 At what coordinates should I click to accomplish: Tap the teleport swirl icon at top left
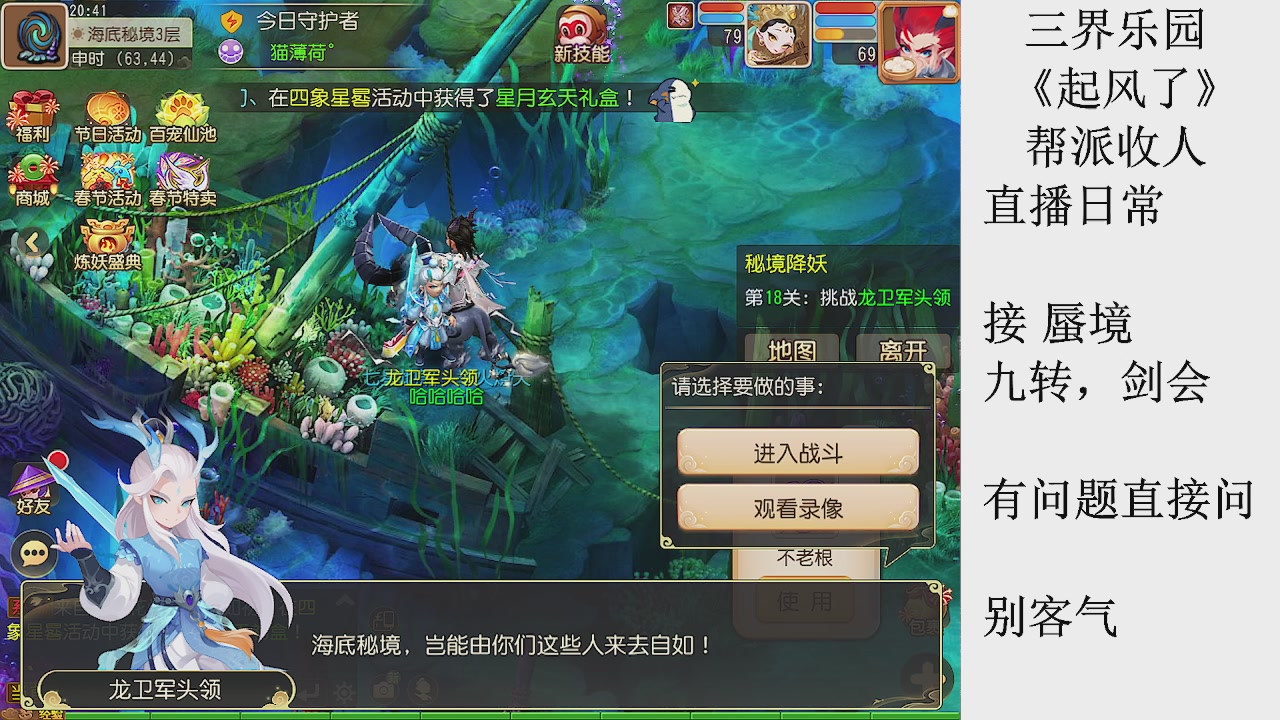coord(33,35)
